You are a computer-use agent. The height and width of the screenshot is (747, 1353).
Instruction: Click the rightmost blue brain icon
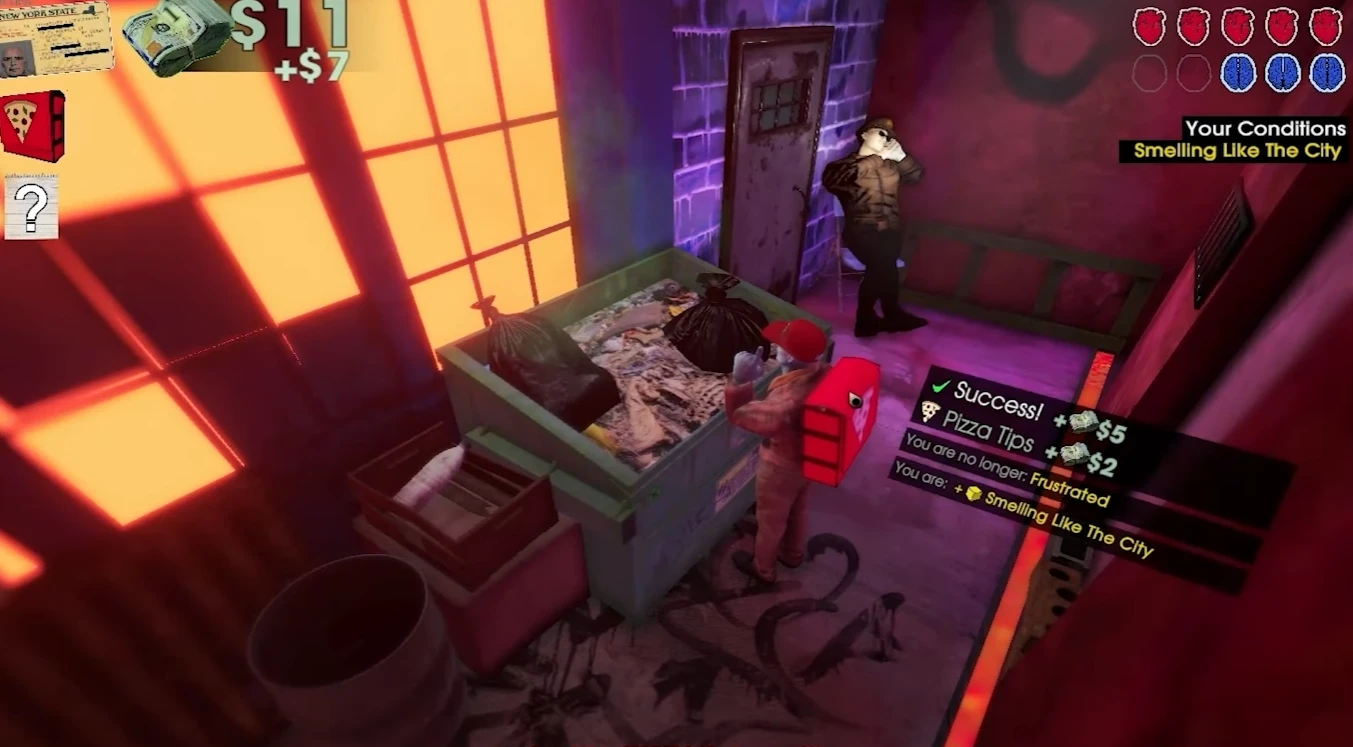coord(1330,70)
